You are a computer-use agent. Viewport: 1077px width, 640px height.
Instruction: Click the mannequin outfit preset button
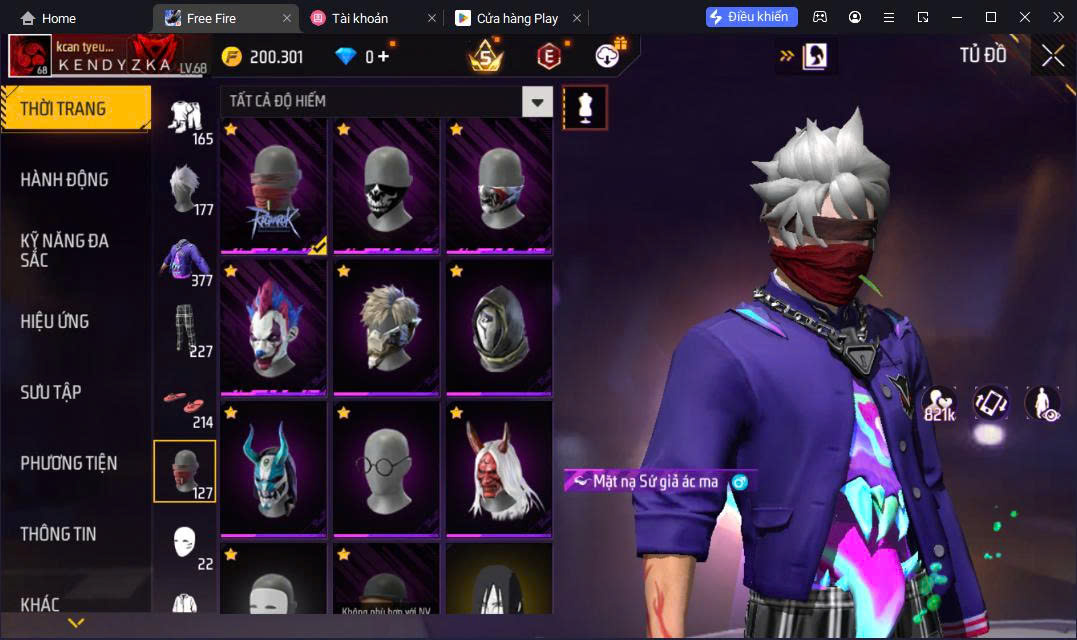click(585, 106)
